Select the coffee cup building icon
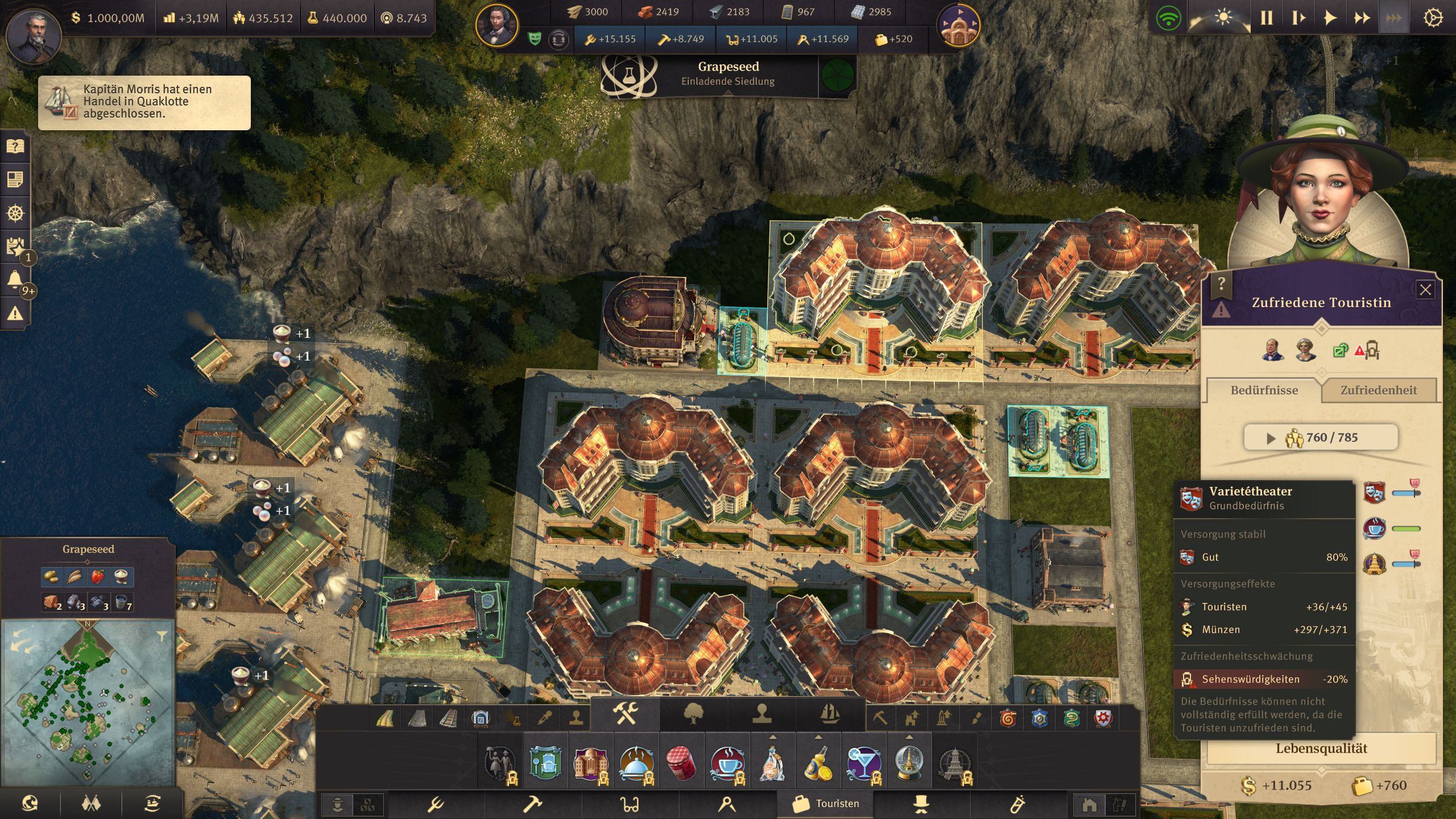The image size is (1456, 819). coord(727,763)
